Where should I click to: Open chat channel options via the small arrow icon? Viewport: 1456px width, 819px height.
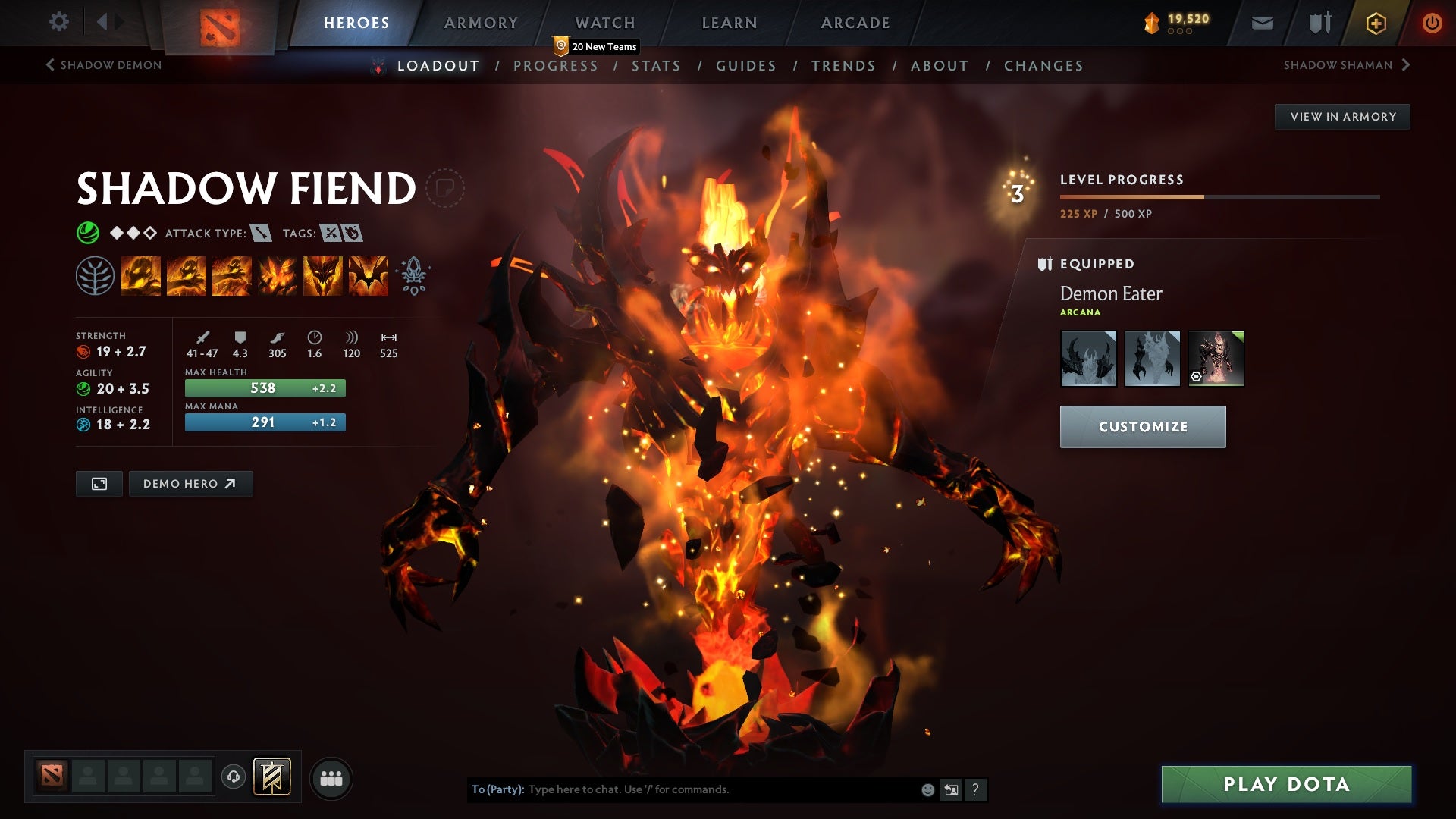pos(951,789)
